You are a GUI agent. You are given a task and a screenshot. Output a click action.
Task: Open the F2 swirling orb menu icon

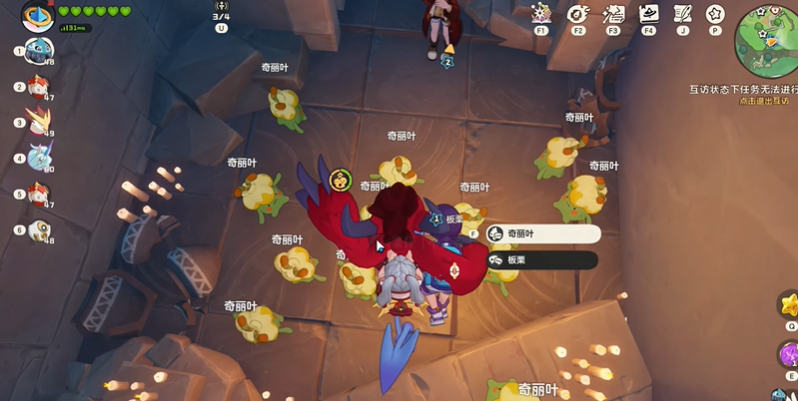pos(577,14)
